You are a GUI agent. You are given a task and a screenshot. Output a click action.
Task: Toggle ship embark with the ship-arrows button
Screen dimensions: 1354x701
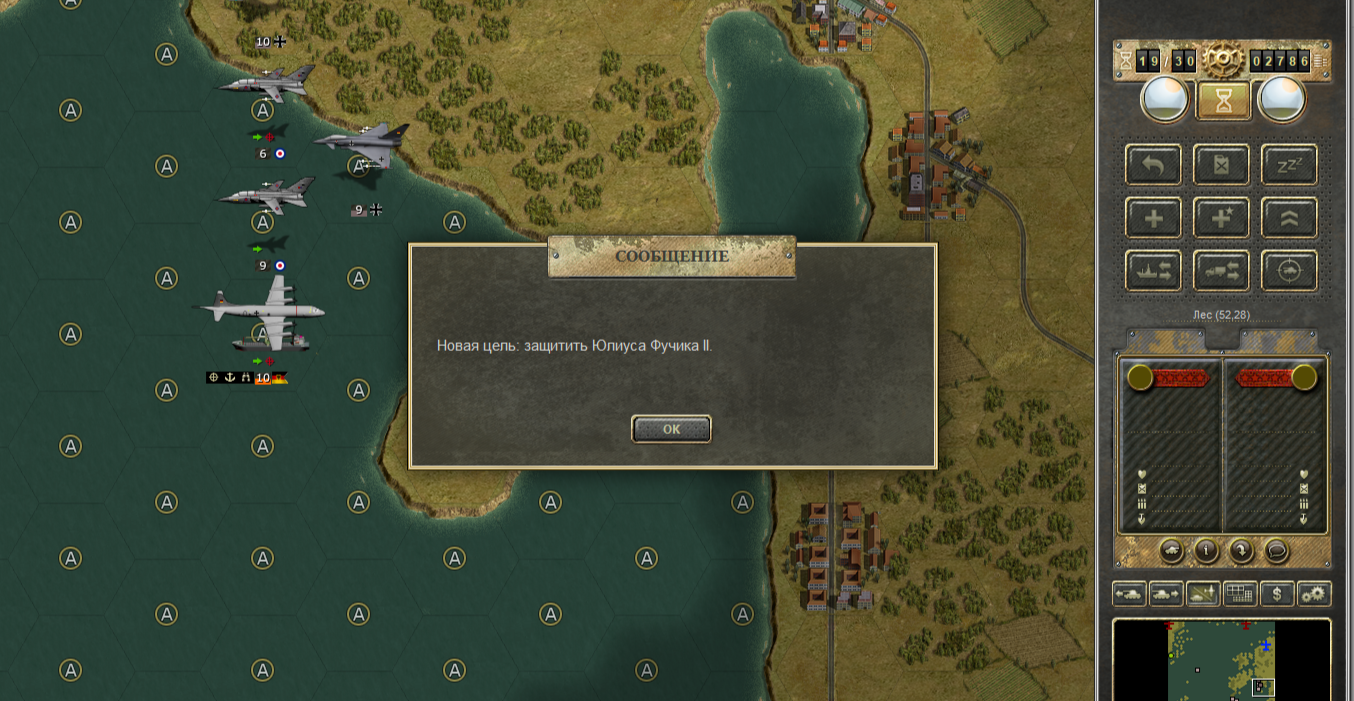(x=1153, y=270)
